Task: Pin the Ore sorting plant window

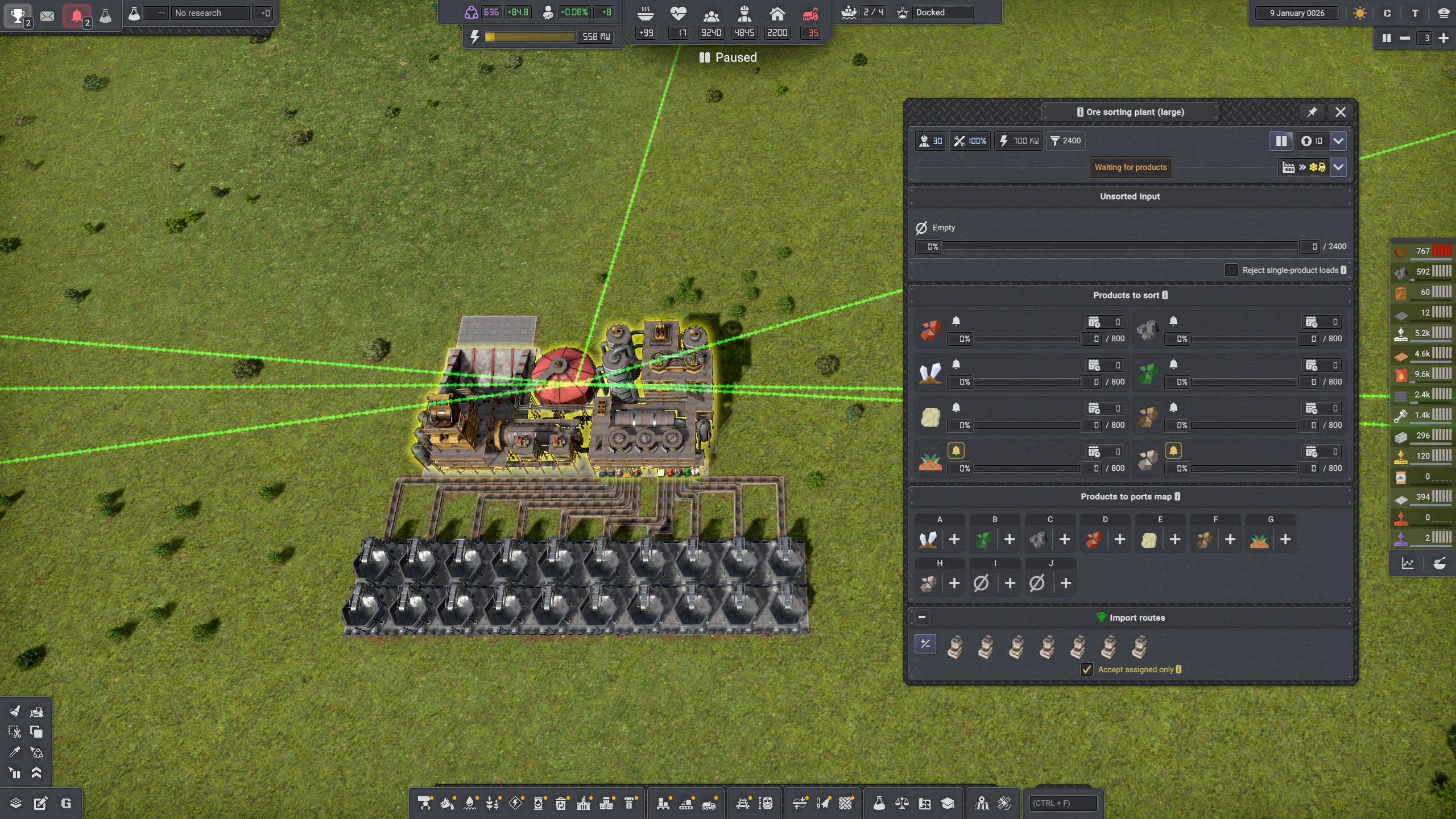Action: [1313, 112]
